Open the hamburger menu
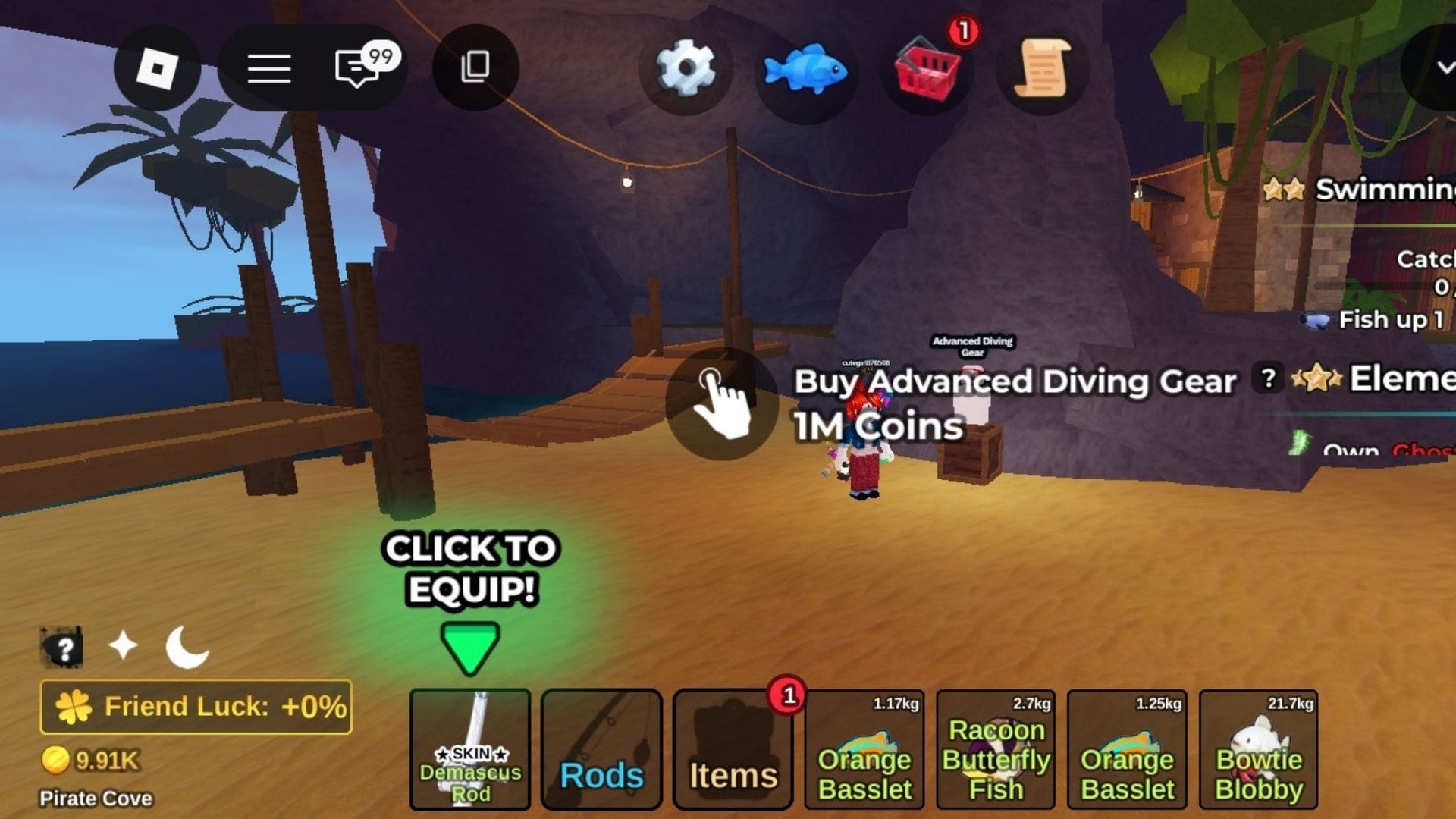 tap(269, 68)
